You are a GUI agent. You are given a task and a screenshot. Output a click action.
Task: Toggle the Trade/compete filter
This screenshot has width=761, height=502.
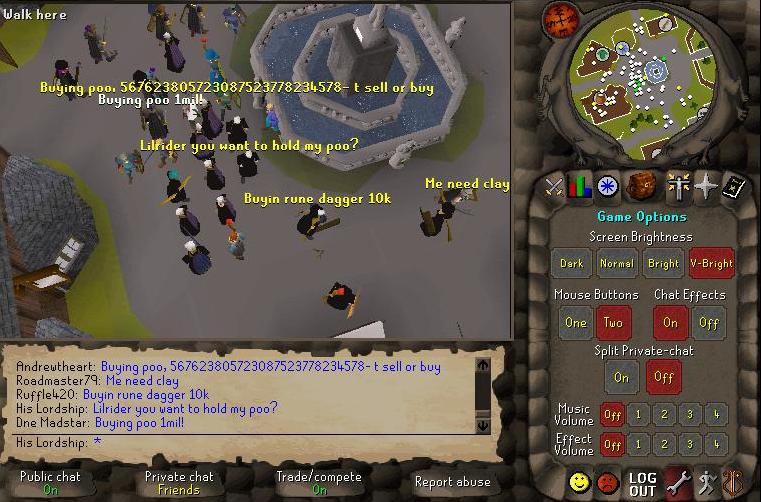319,483
